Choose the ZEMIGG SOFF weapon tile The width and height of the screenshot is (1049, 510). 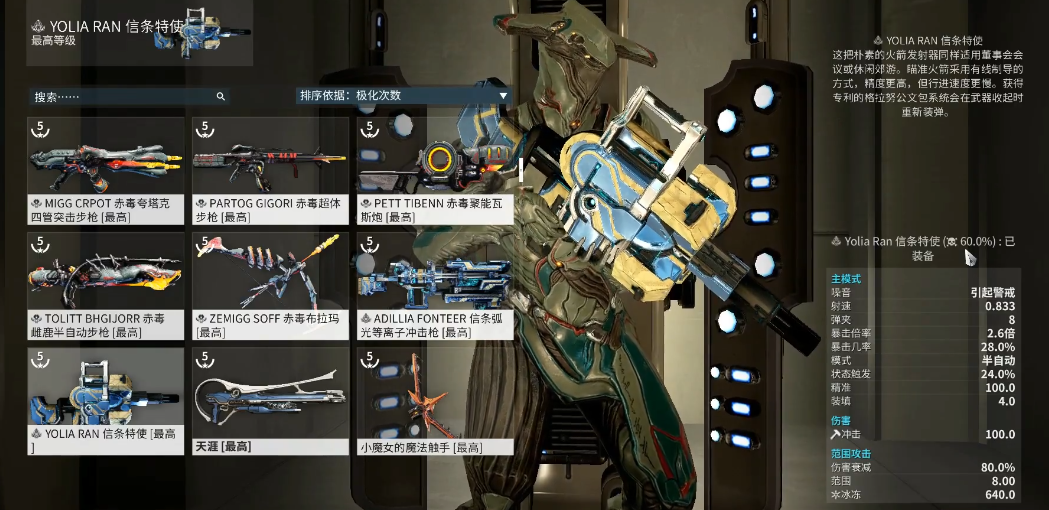[270, 285]
